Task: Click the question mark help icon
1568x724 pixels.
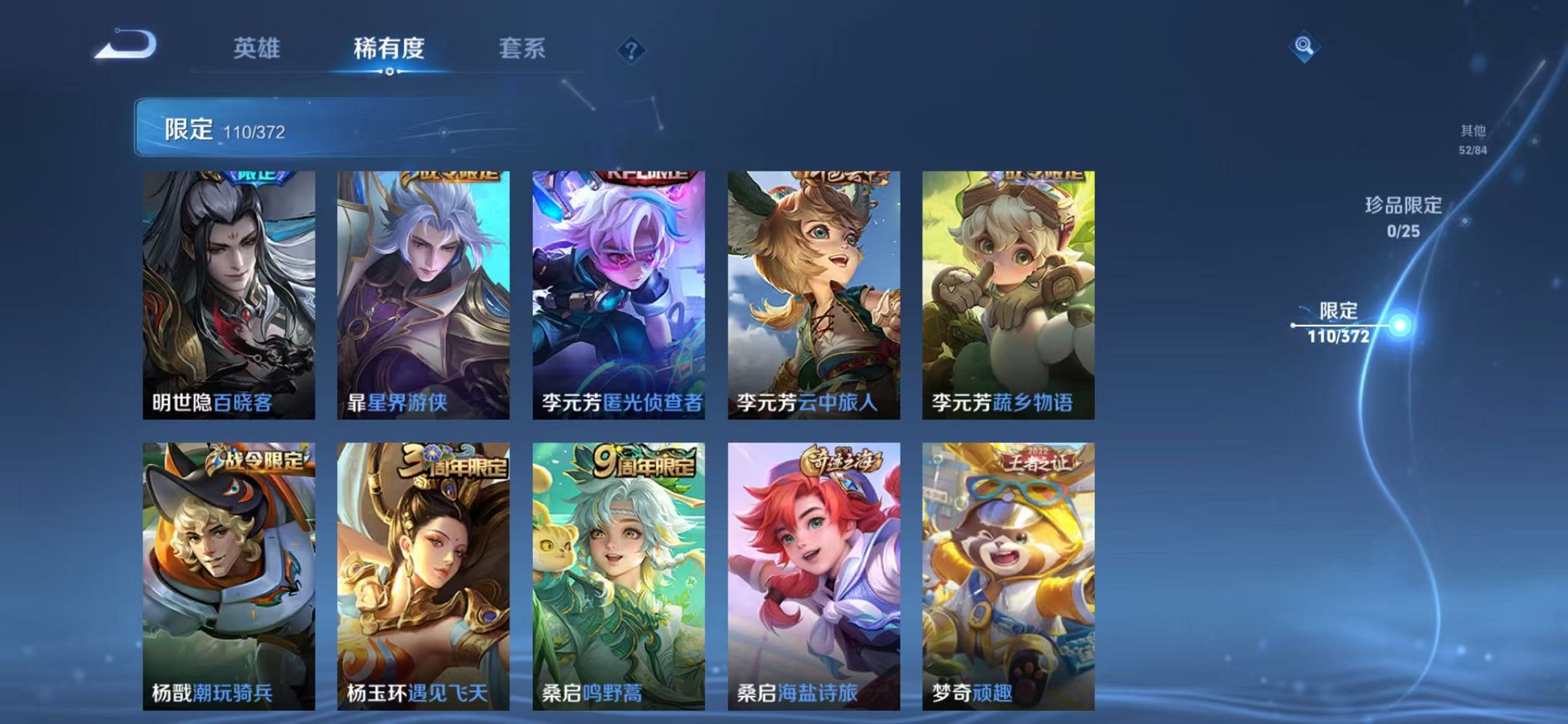Action: (632, 50)
